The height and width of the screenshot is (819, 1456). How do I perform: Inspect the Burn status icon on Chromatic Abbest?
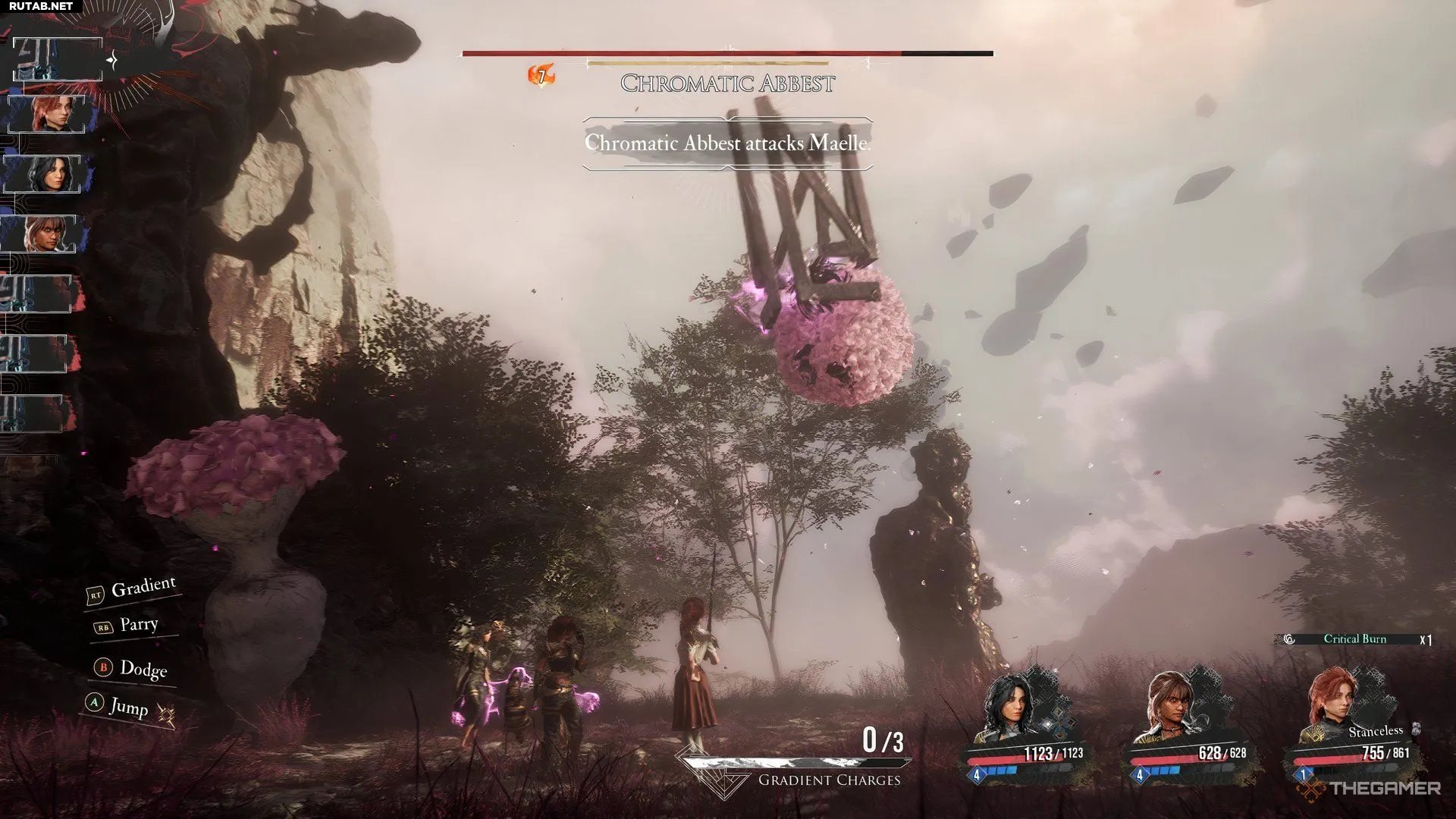coord(541,75)
